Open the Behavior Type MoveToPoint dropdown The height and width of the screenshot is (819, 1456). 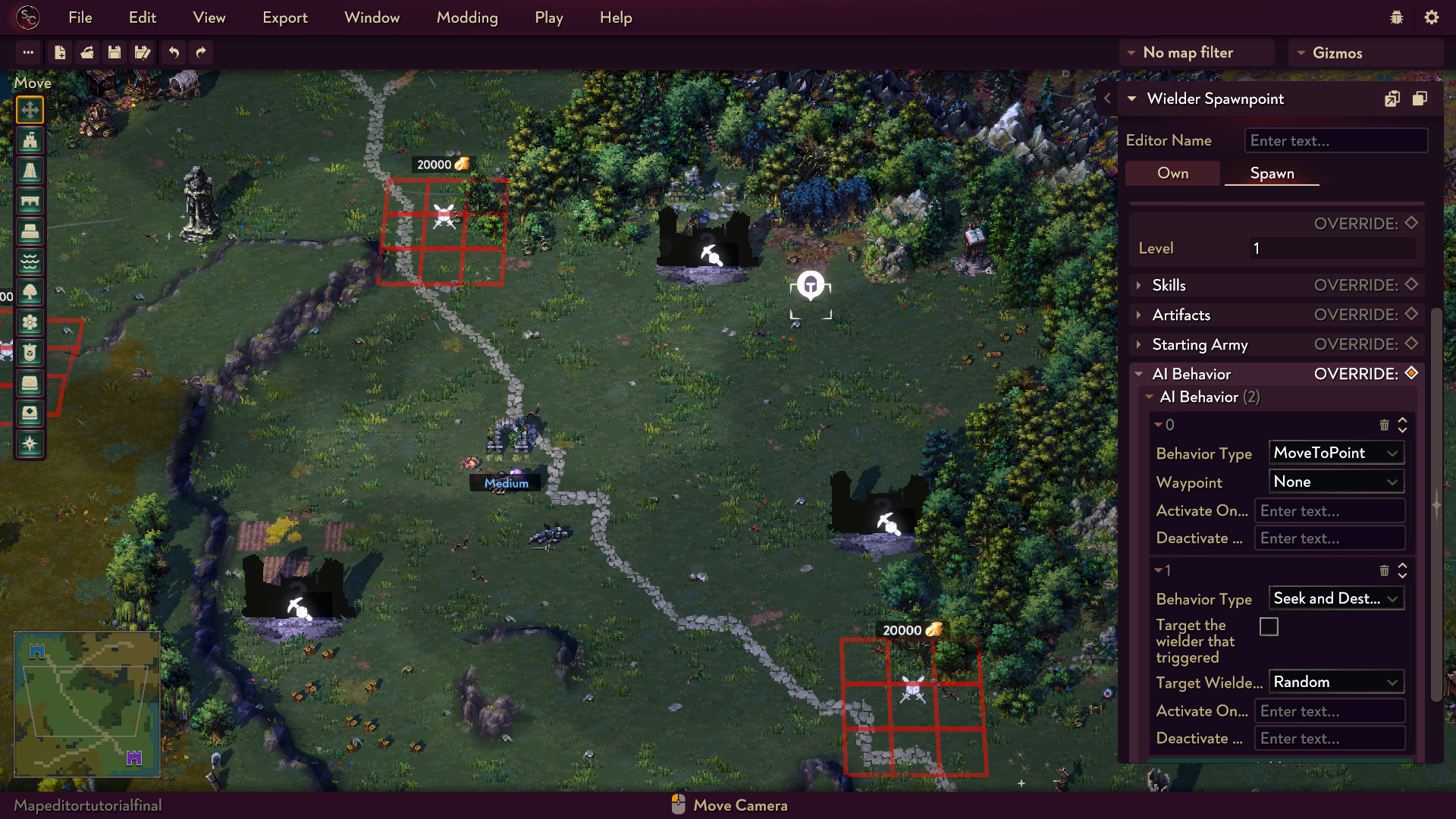coord(1336,453)
